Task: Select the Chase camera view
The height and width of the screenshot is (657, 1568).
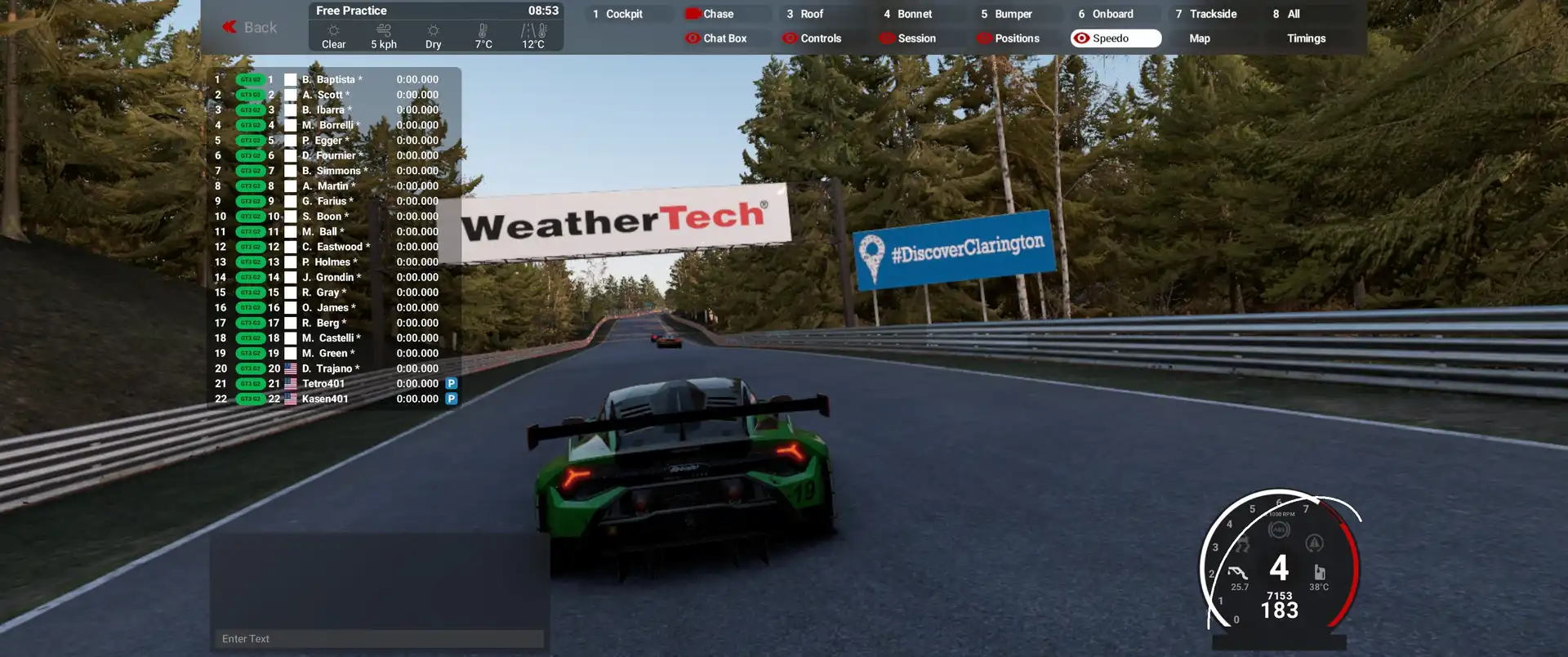Action: (718, 14)
